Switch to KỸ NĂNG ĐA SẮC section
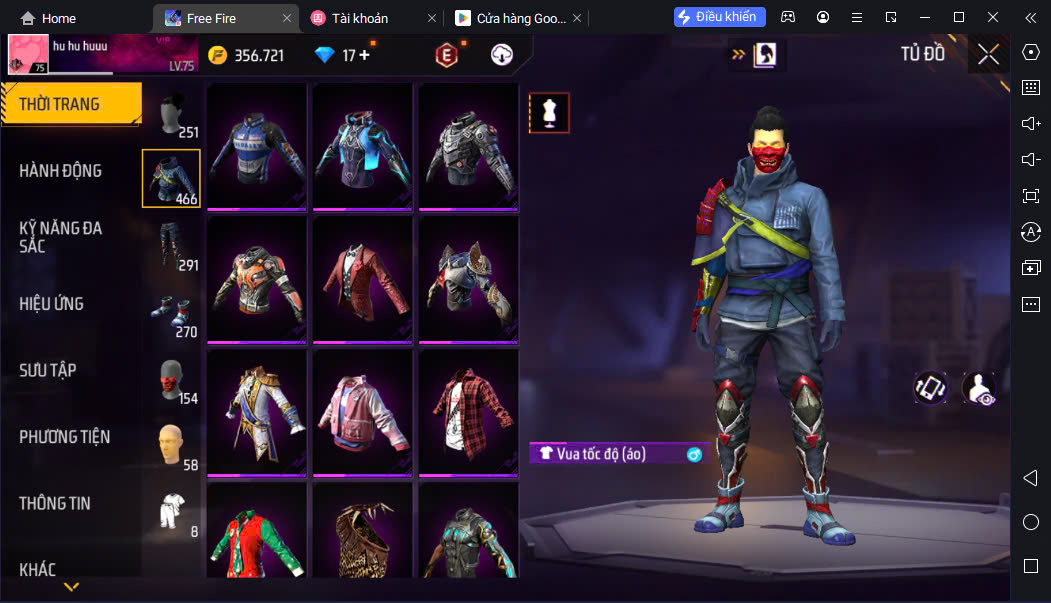1051x603 pixels. click(x=61, y=237)
